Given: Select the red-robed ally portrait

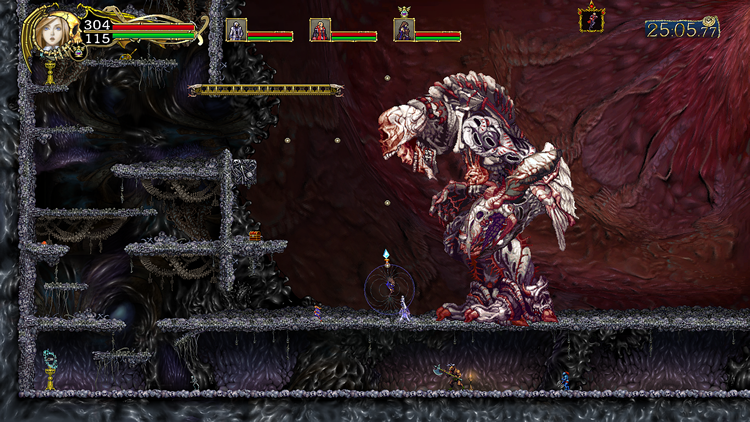Looking at the screenshot, I should (x=320, y=29).
